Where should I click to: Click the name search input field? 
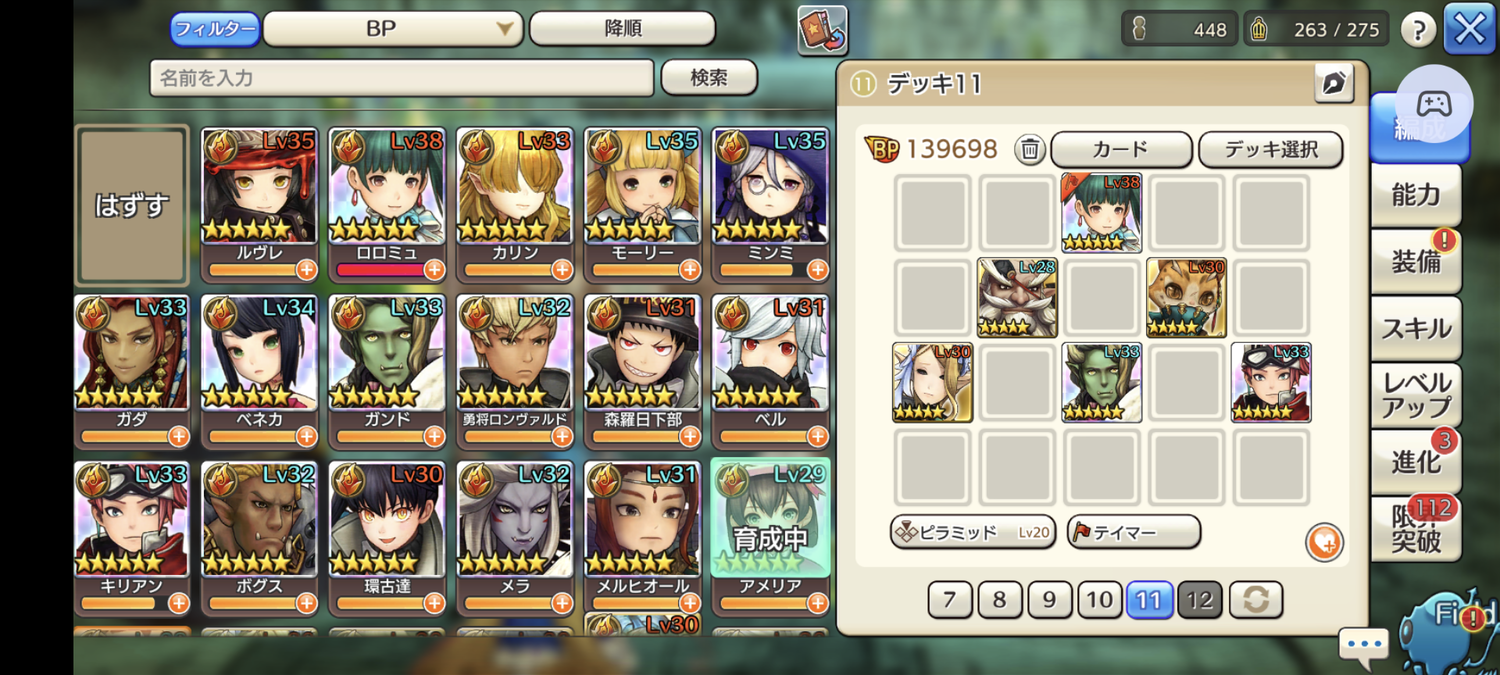pyautogui.click(x=401, y=77)
